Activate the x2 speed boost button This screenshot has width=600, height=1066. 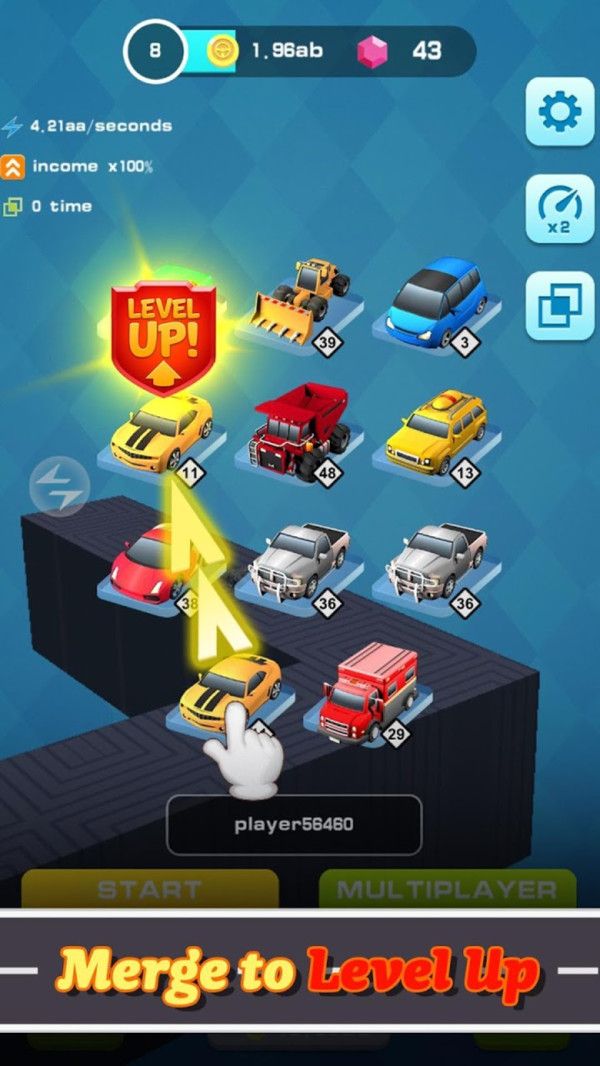[560, 208]
